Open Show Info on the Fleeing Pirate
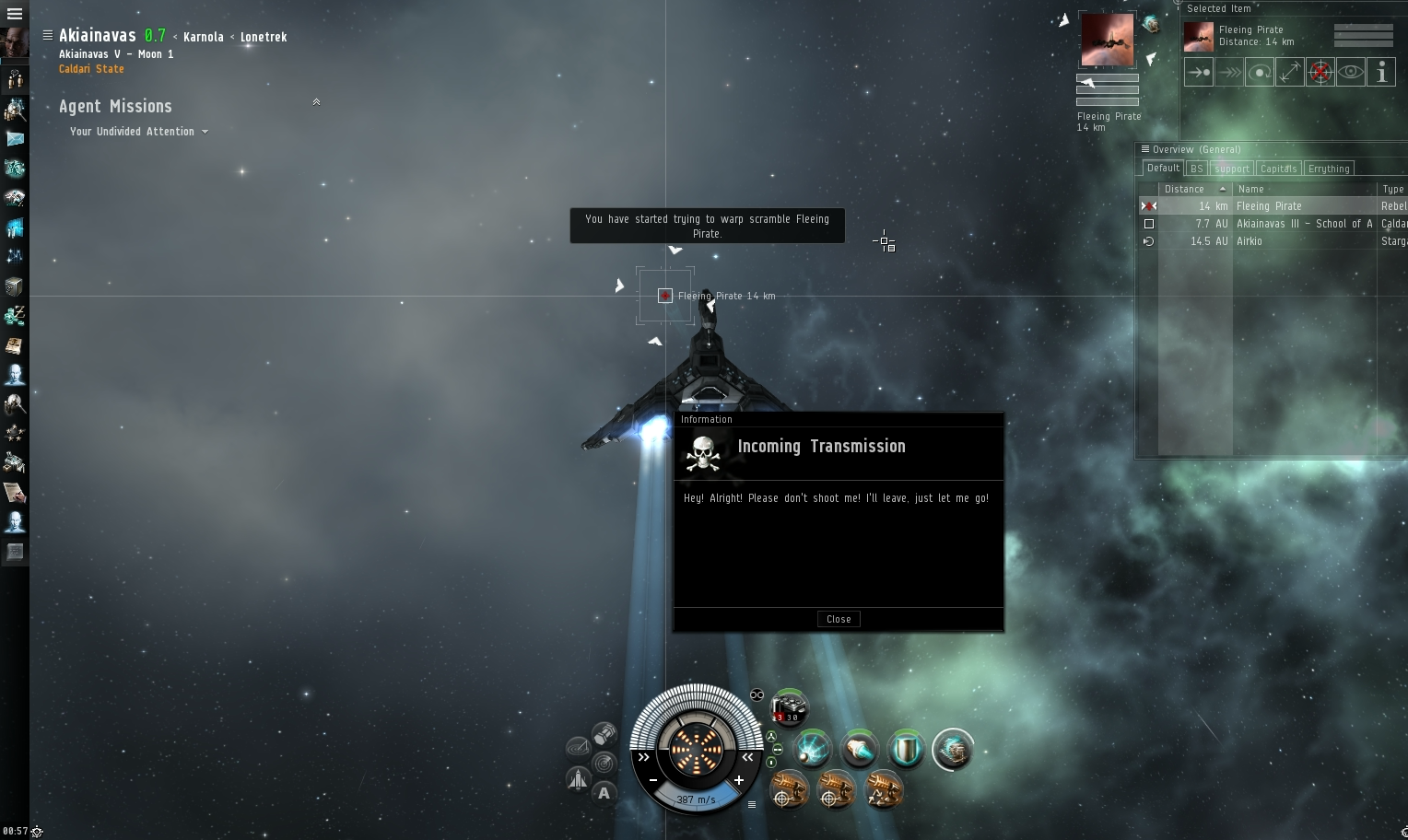 1381,71
